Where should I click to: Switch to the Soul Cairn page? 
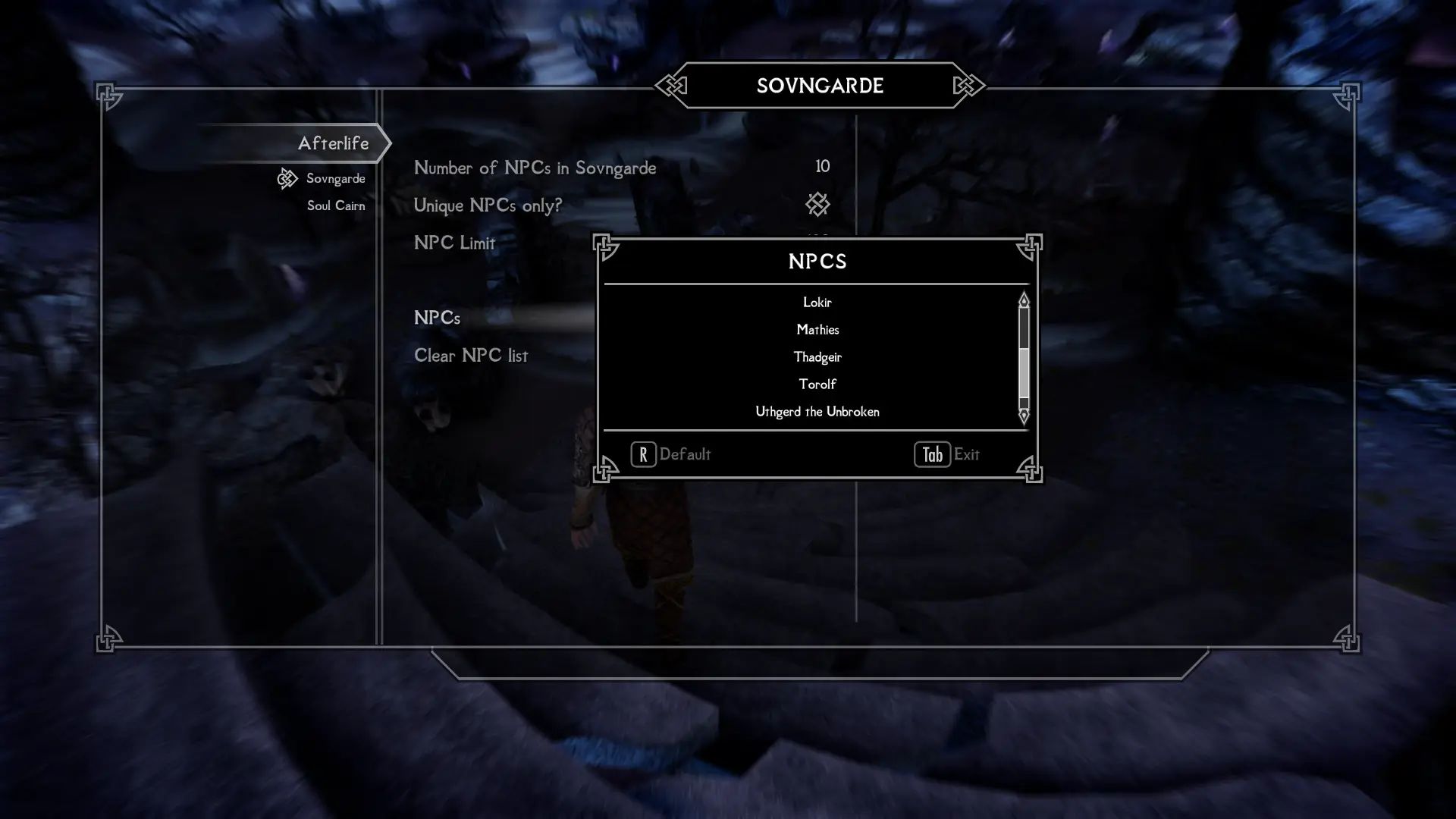point(334,205)
